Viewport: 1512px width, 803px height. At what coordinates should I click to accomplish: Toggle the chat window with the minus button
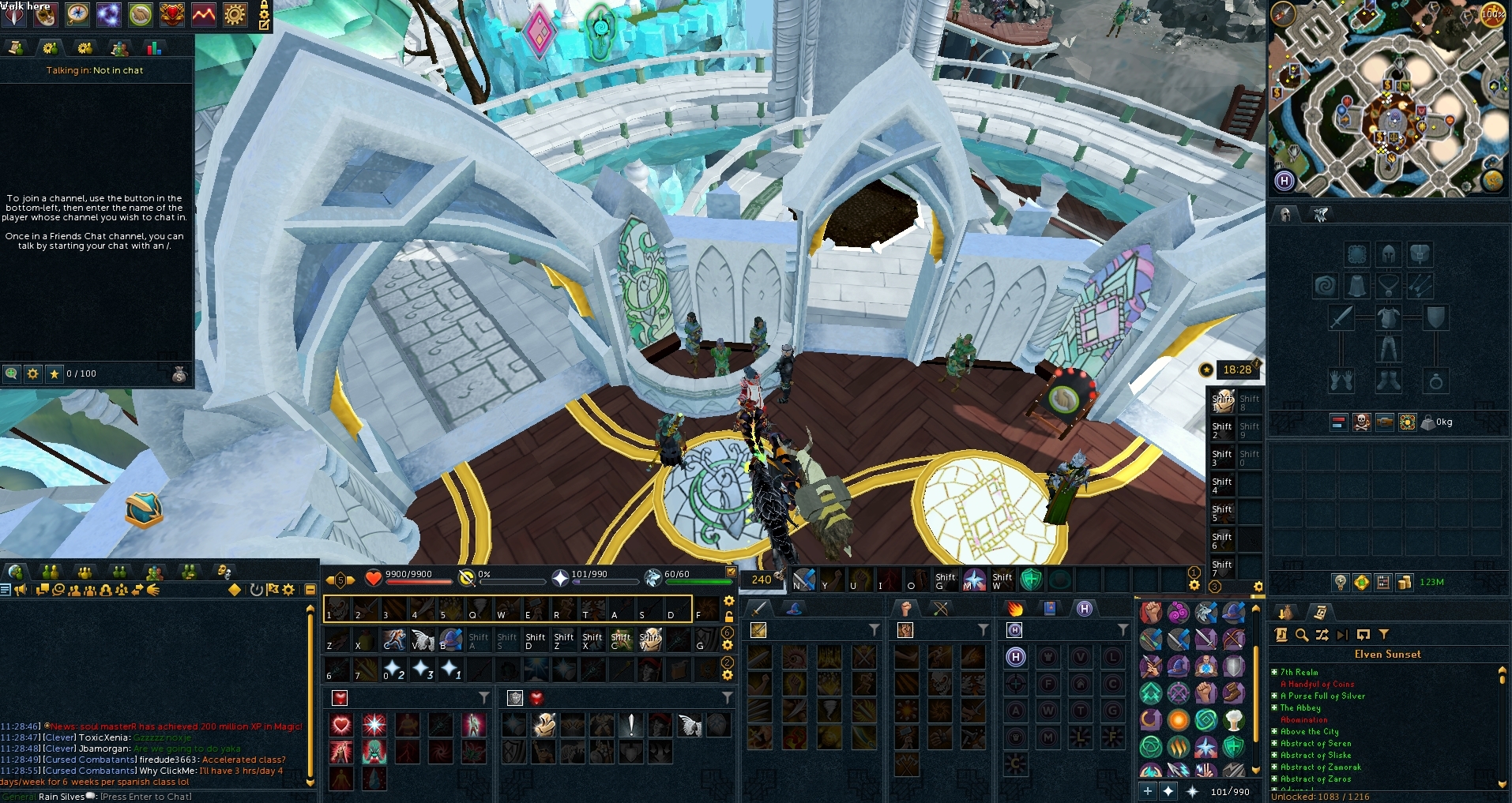tap(310, 590)
